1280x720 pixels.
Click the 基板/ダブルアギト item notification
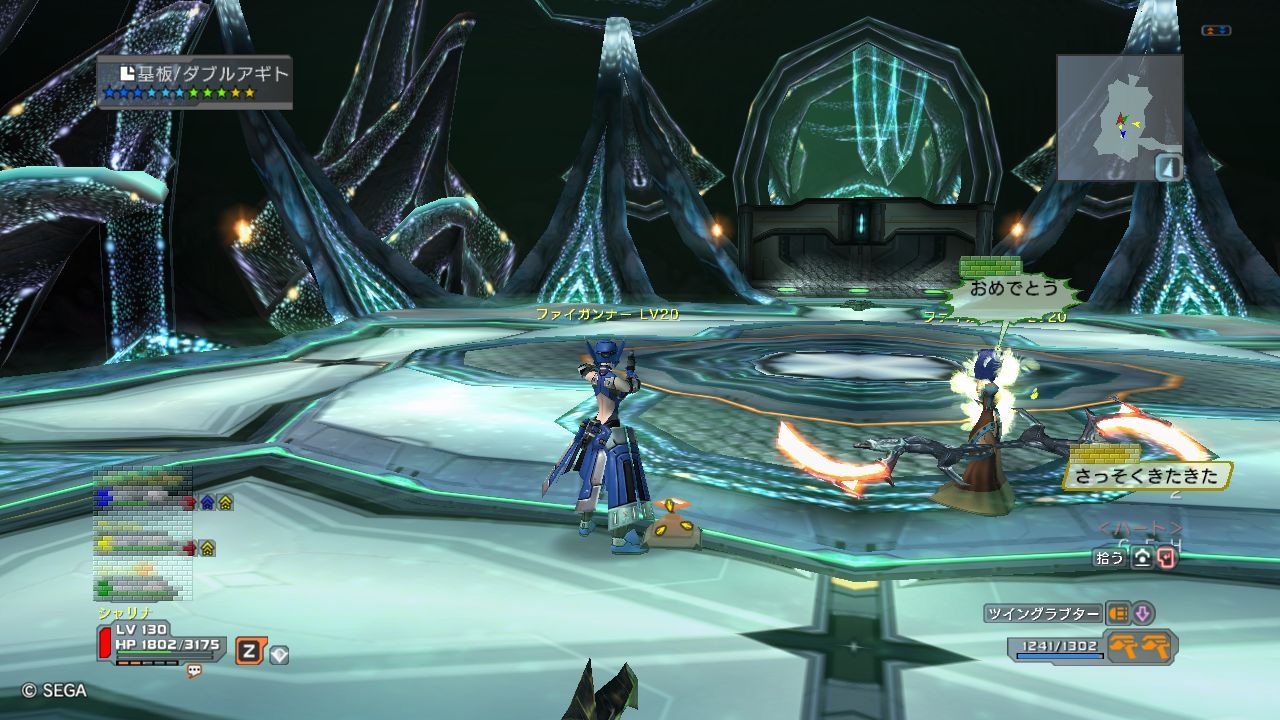tap(195, 82)
